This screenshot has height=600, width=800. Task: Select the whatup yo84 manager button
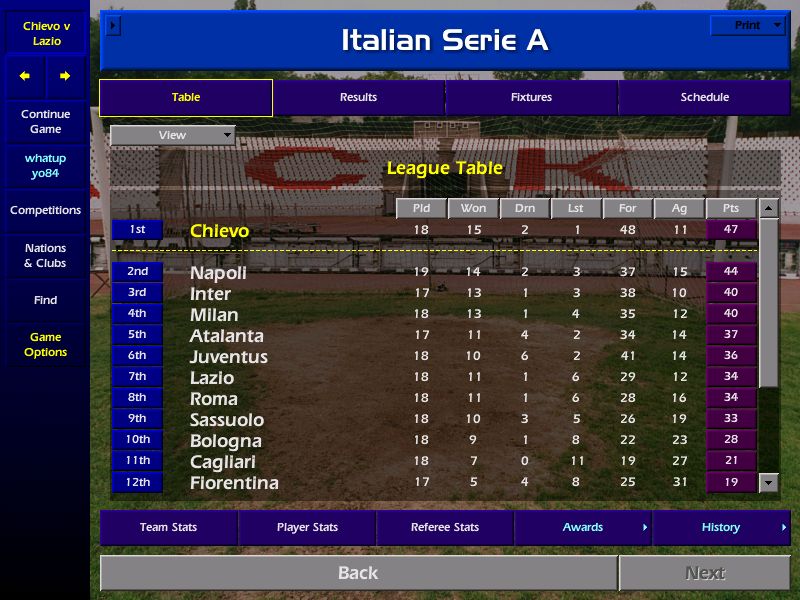click(x=45, y=166)
